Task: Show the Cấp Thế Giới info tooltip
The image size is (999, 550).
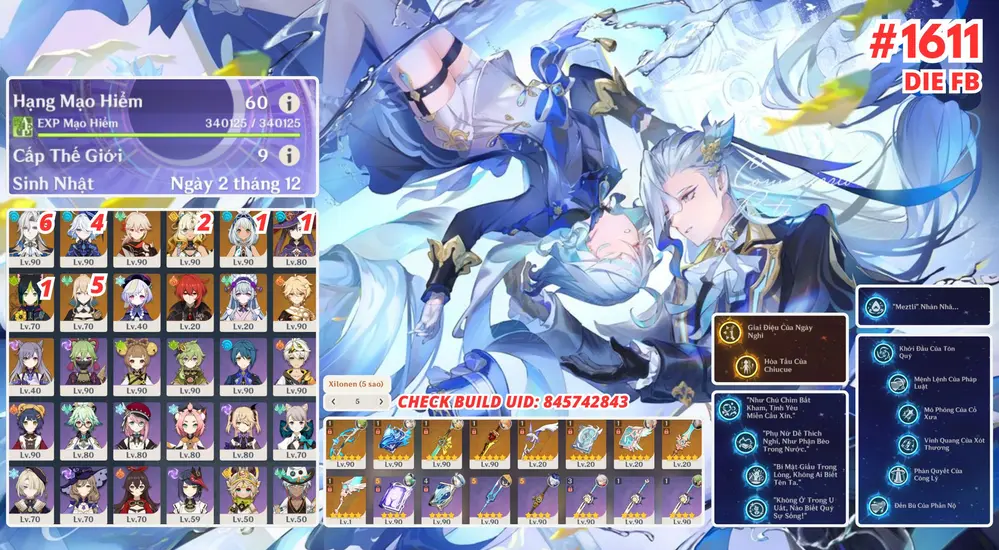Action: click(x=289, y=156)
